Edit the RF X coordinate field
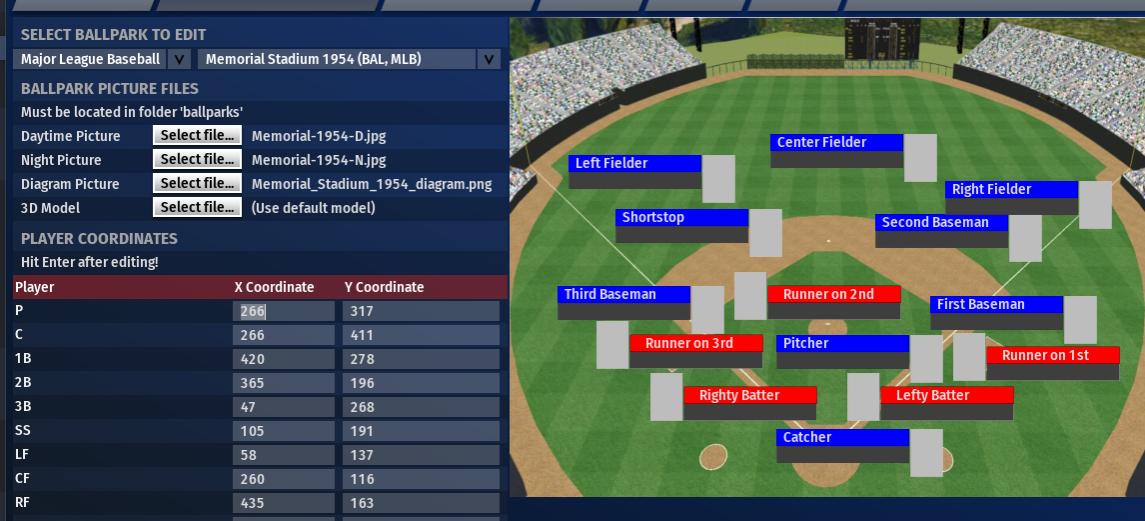This screenshot has height=521, width=1145. (284, 503)
